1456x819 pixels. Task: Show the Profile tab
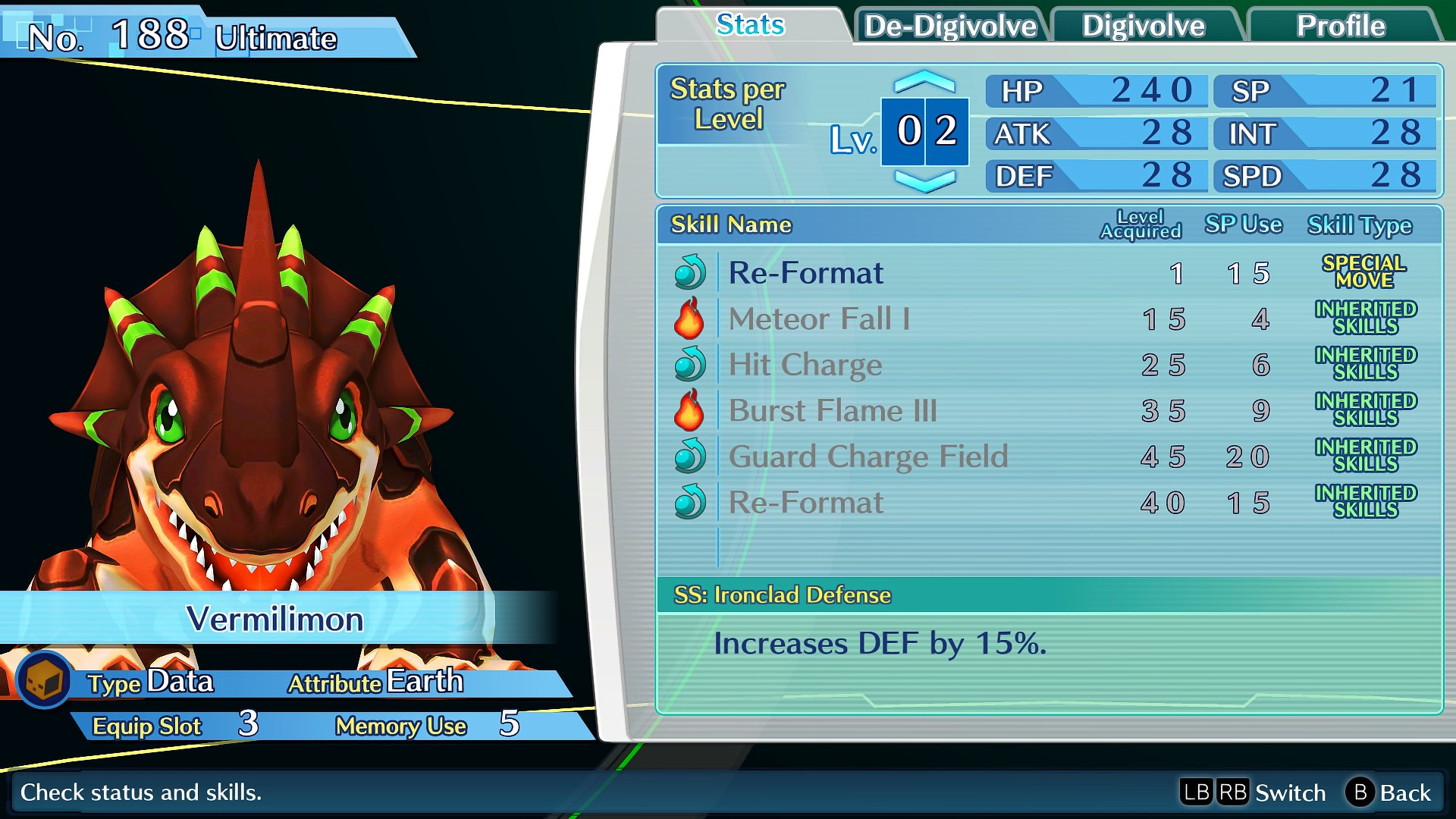pyautogui.click(x=1340, y=26)
